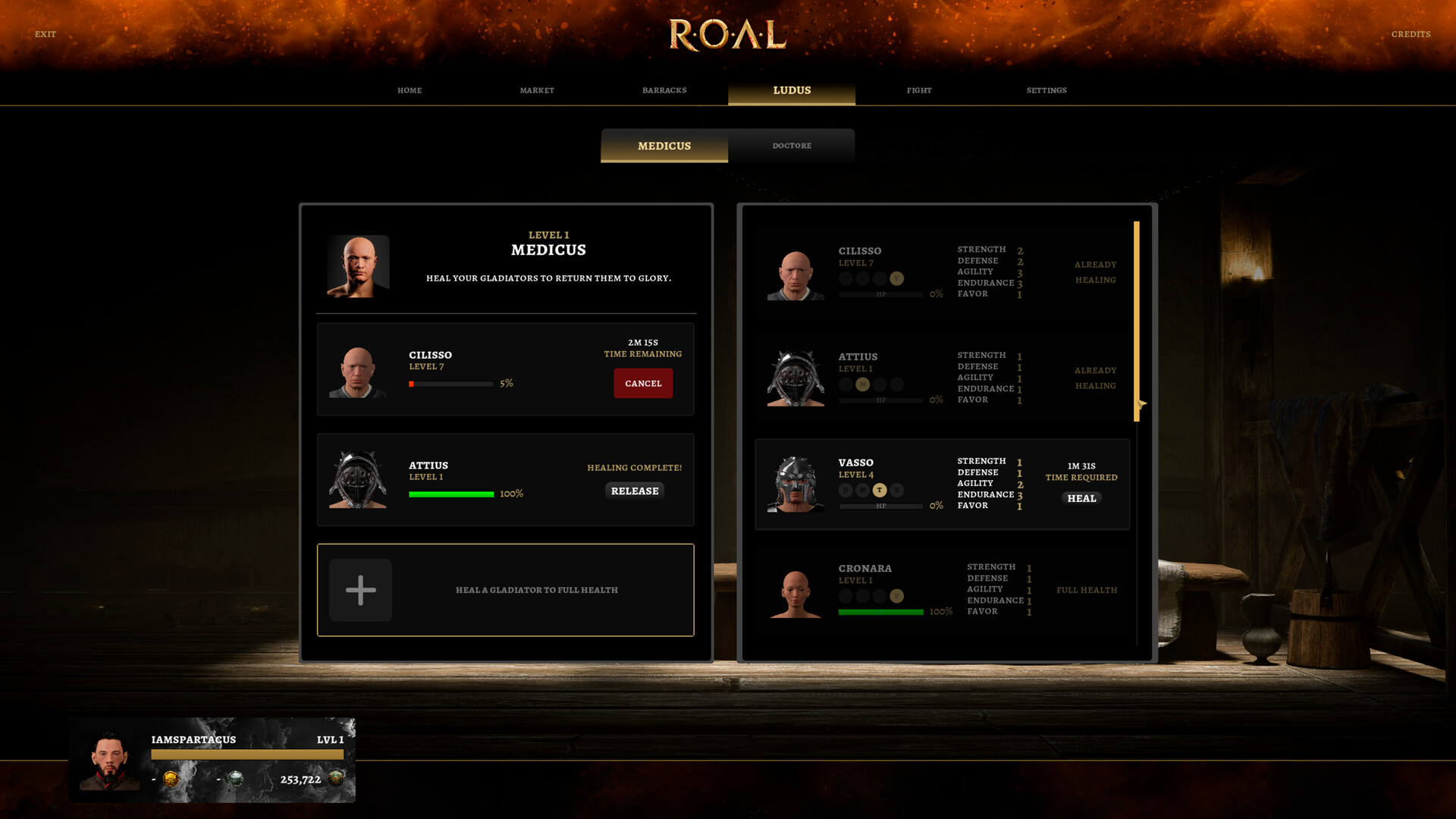Switch to the LUDUS tab
Image resolution: width=1456 pixels, height=819 pixels.
point(791,89)
